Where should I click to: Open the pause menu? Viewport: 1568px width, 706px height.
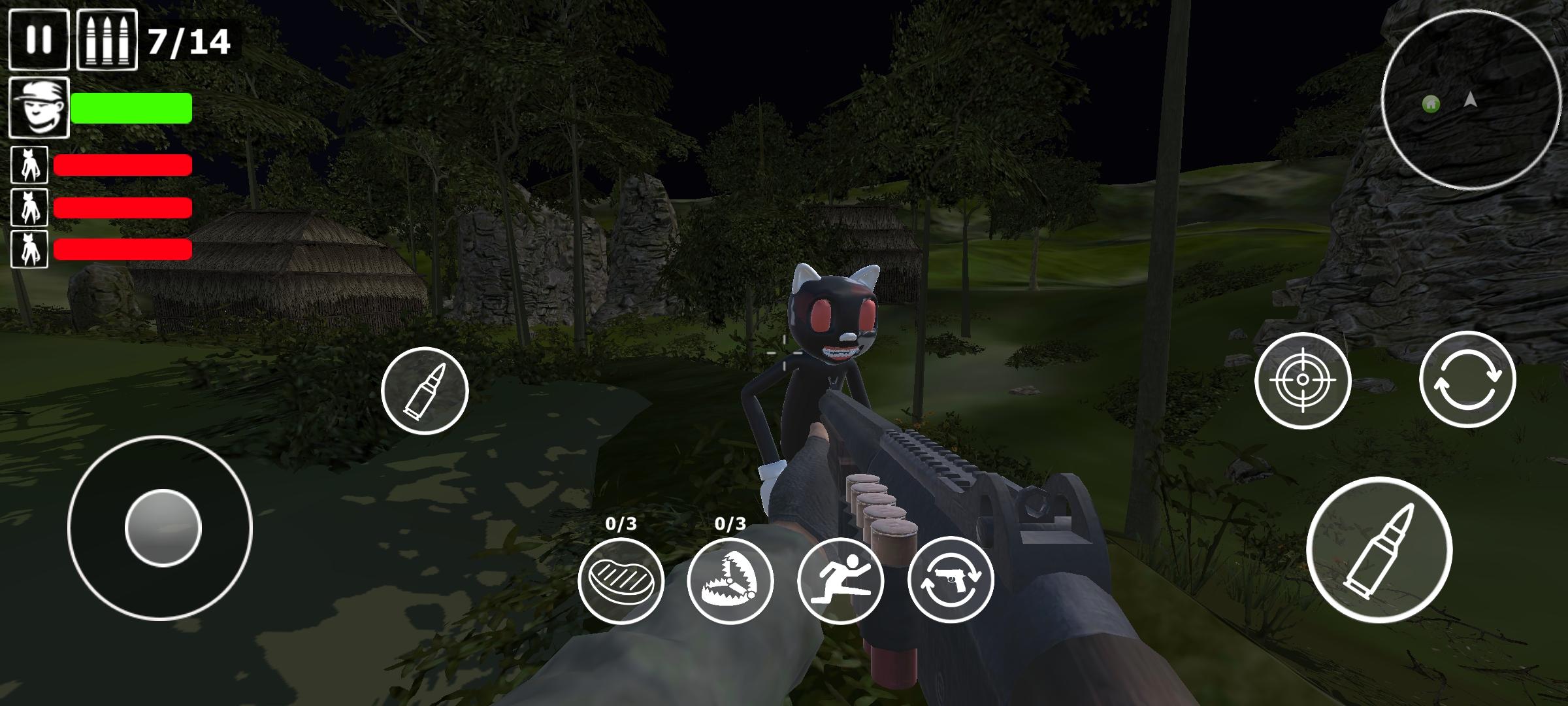pos(39,41)
